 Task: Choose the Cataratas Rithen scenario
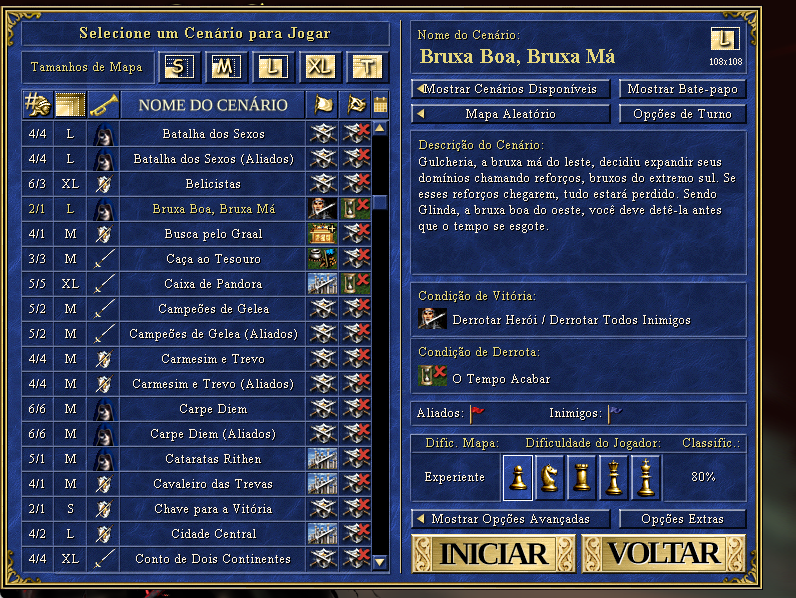[213, 459]
